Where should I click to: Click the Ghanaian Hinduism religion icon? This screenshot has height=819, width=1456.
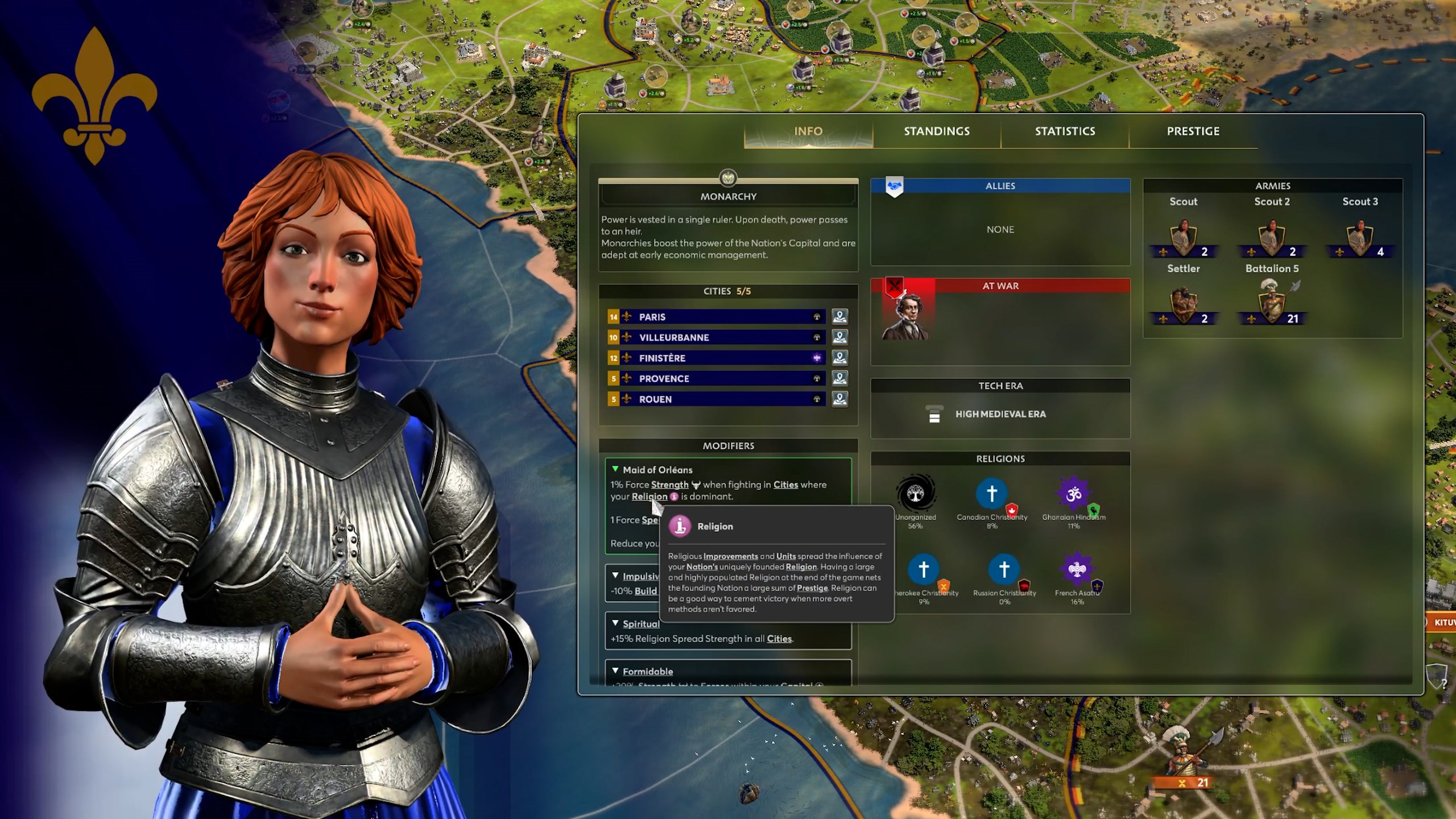(1073, 494)
